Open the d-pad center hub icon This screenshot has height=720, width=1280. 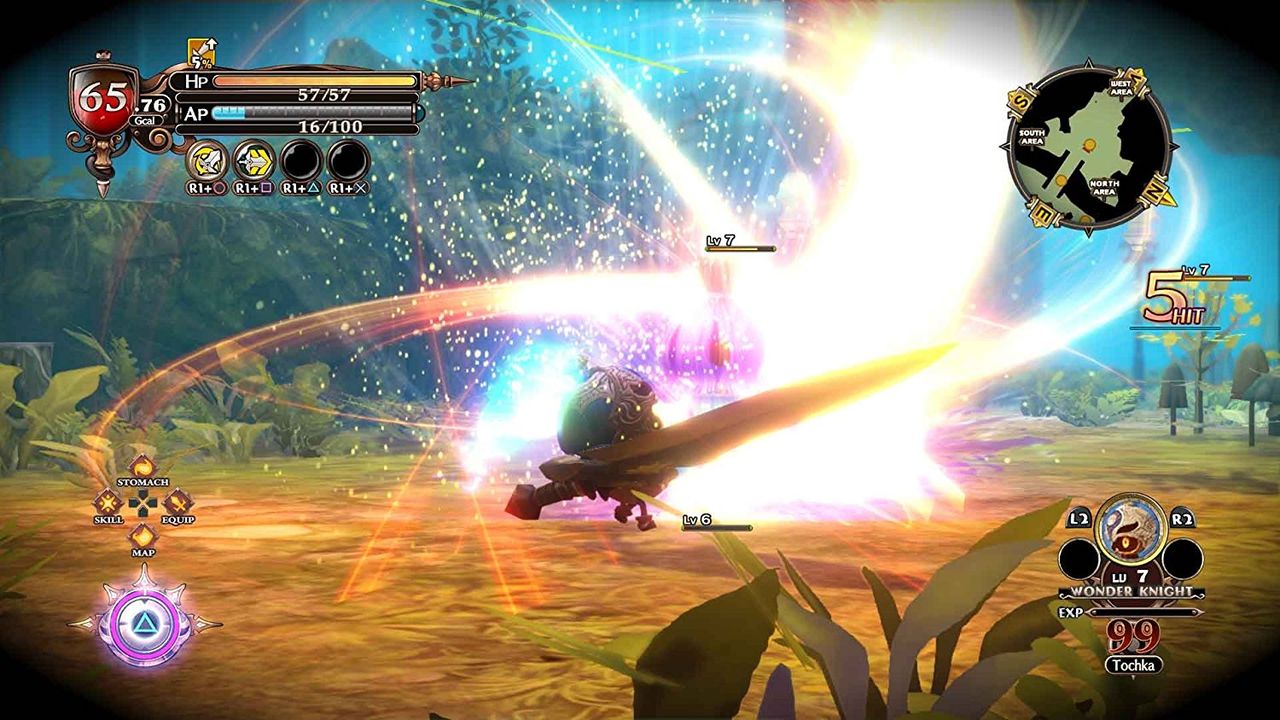pos(141,504)
